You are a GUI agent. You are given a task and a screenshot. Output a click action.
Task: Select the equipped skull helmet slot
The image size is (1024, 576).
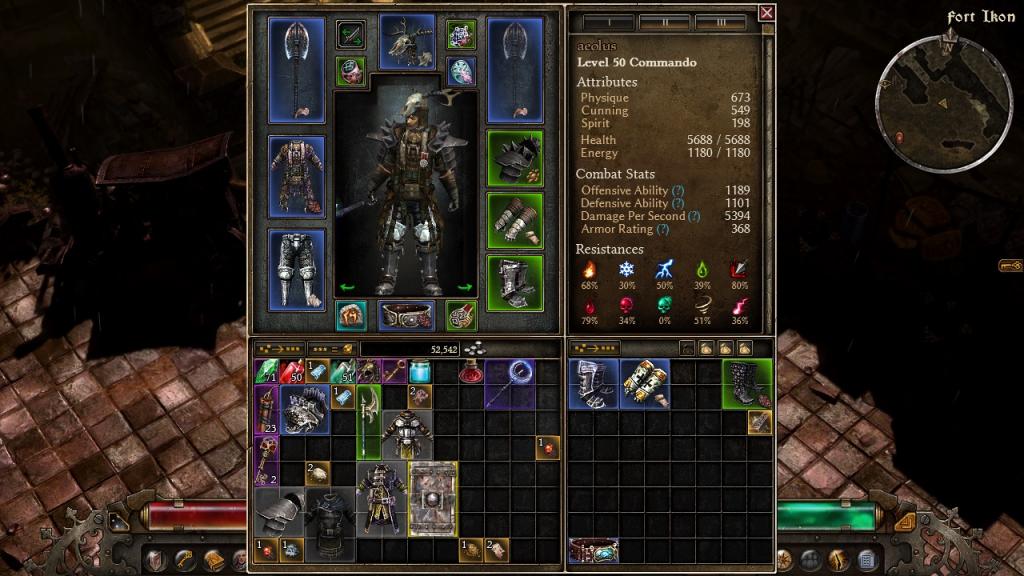[x=407, y=42]
